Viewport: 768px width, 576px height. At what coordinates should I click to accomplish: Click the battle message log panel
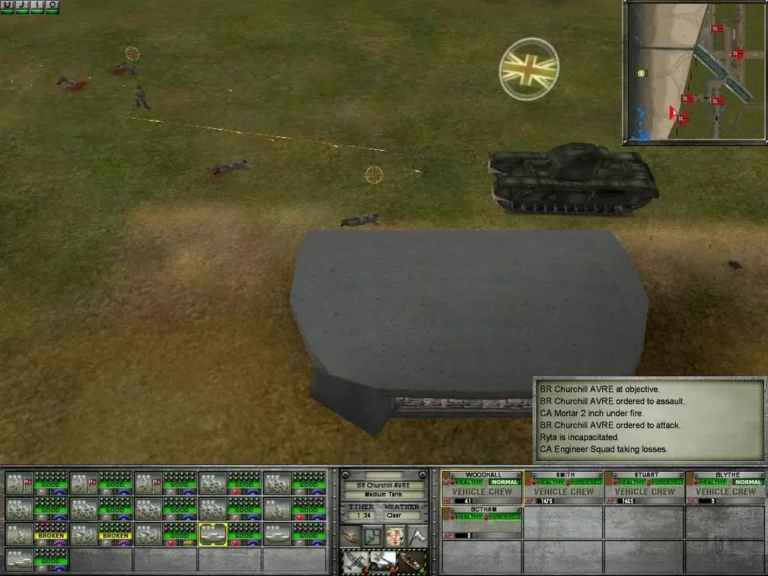tap(649, 419)
